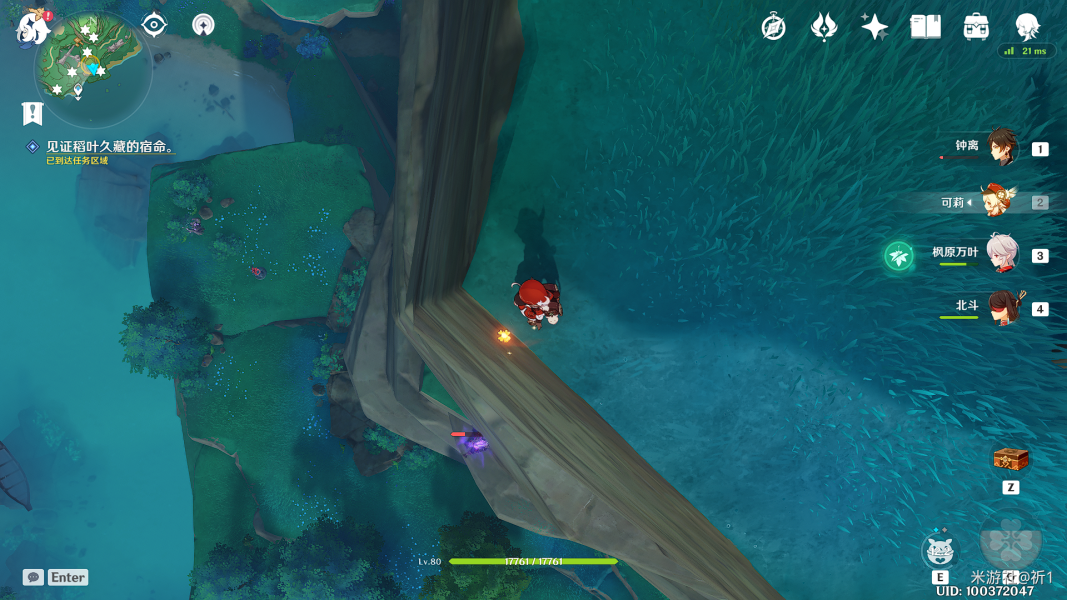Switch to party member 钟离
1067x600 pixels.
pos(1001,148)
